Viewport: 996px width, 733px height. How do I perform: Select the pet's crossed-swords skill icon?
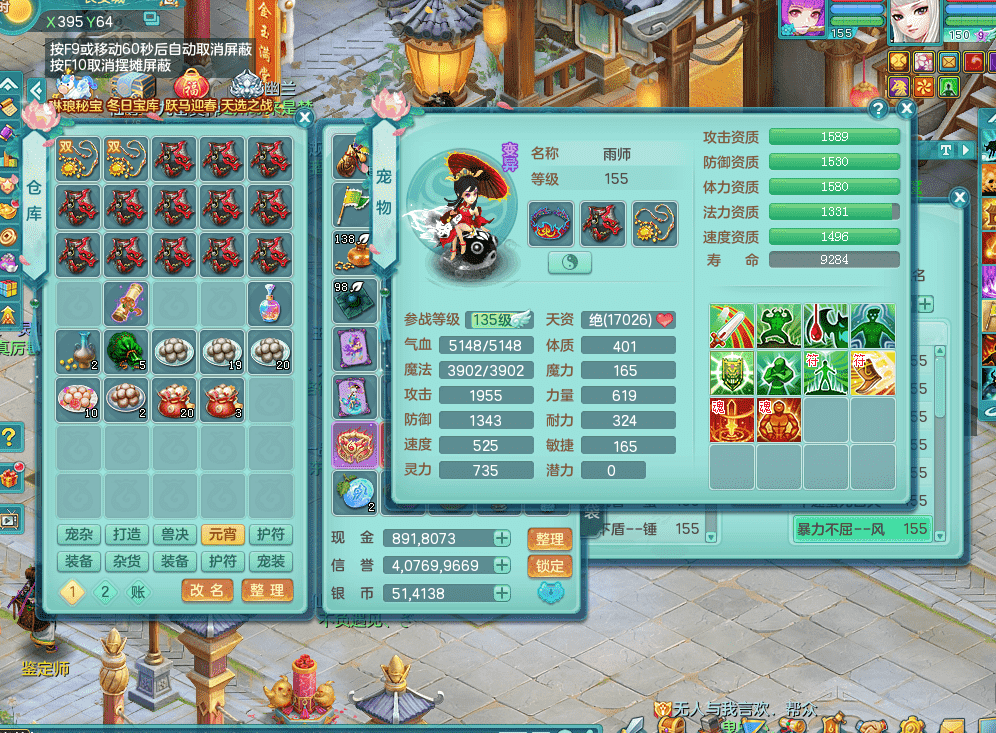(x=733, y=326)
